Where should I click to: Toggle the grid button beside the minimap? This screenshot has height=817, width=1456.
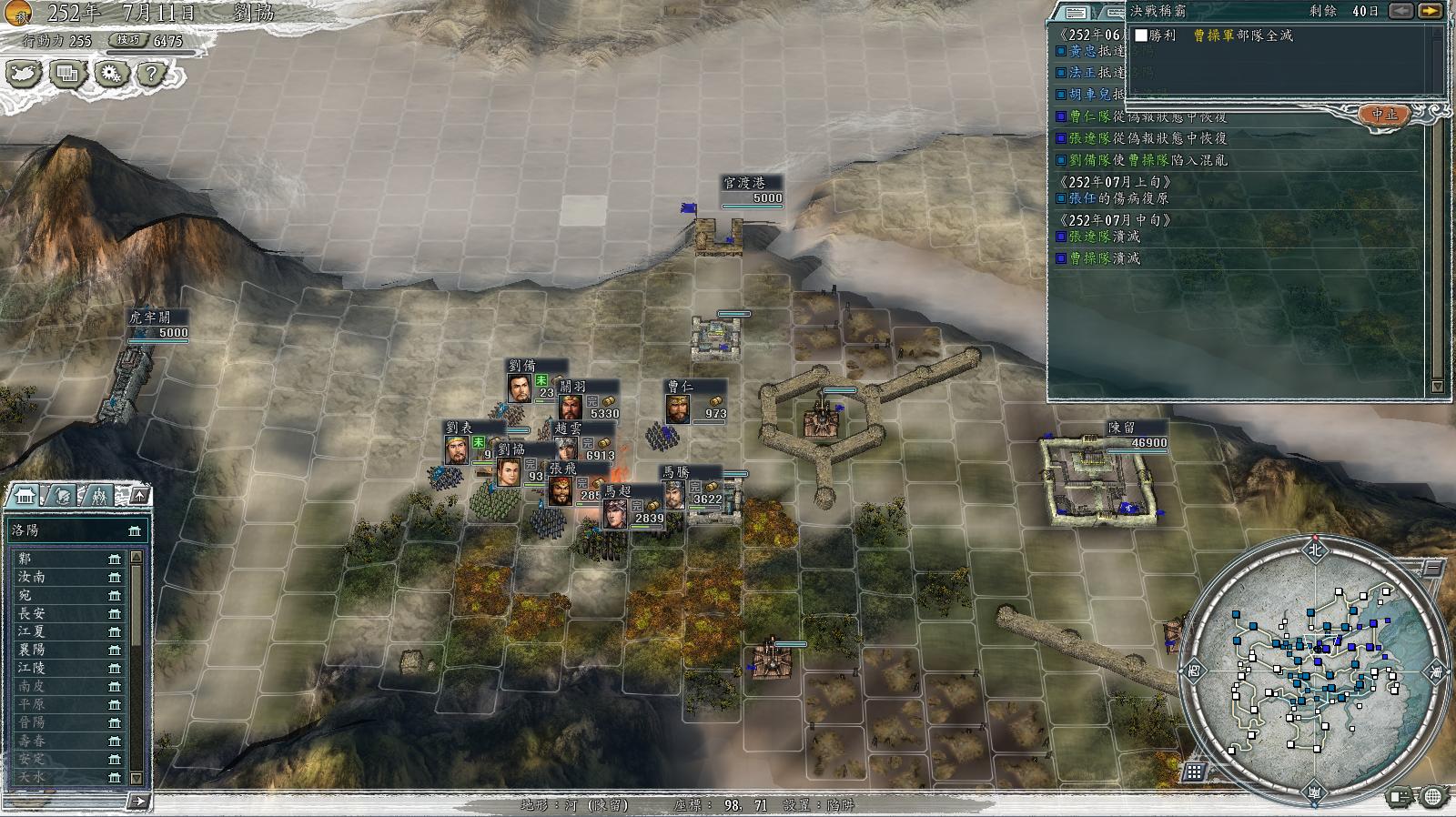point(1194,772)
